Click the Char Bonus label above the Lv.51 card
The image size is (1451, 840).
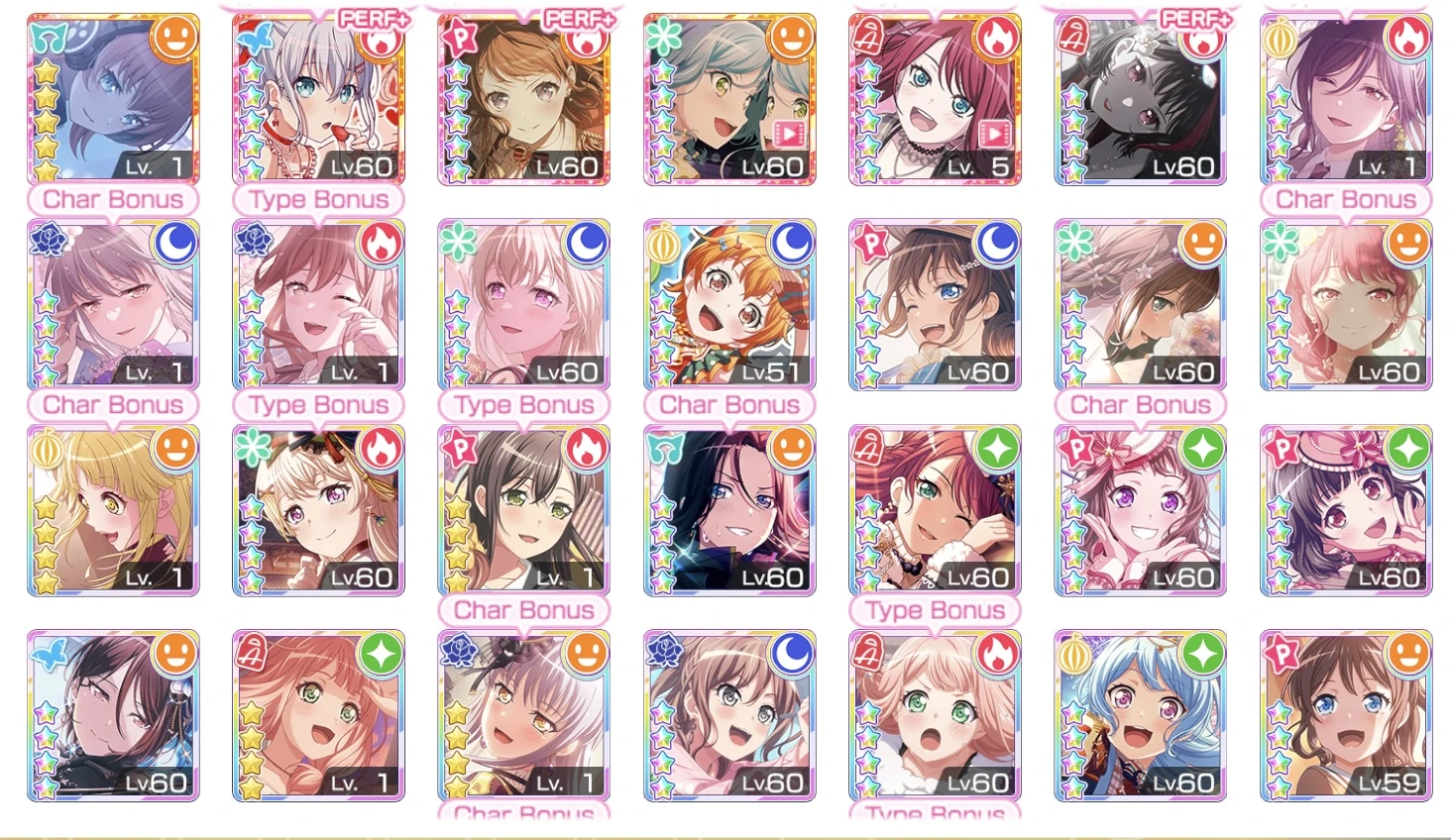point(728,404)
